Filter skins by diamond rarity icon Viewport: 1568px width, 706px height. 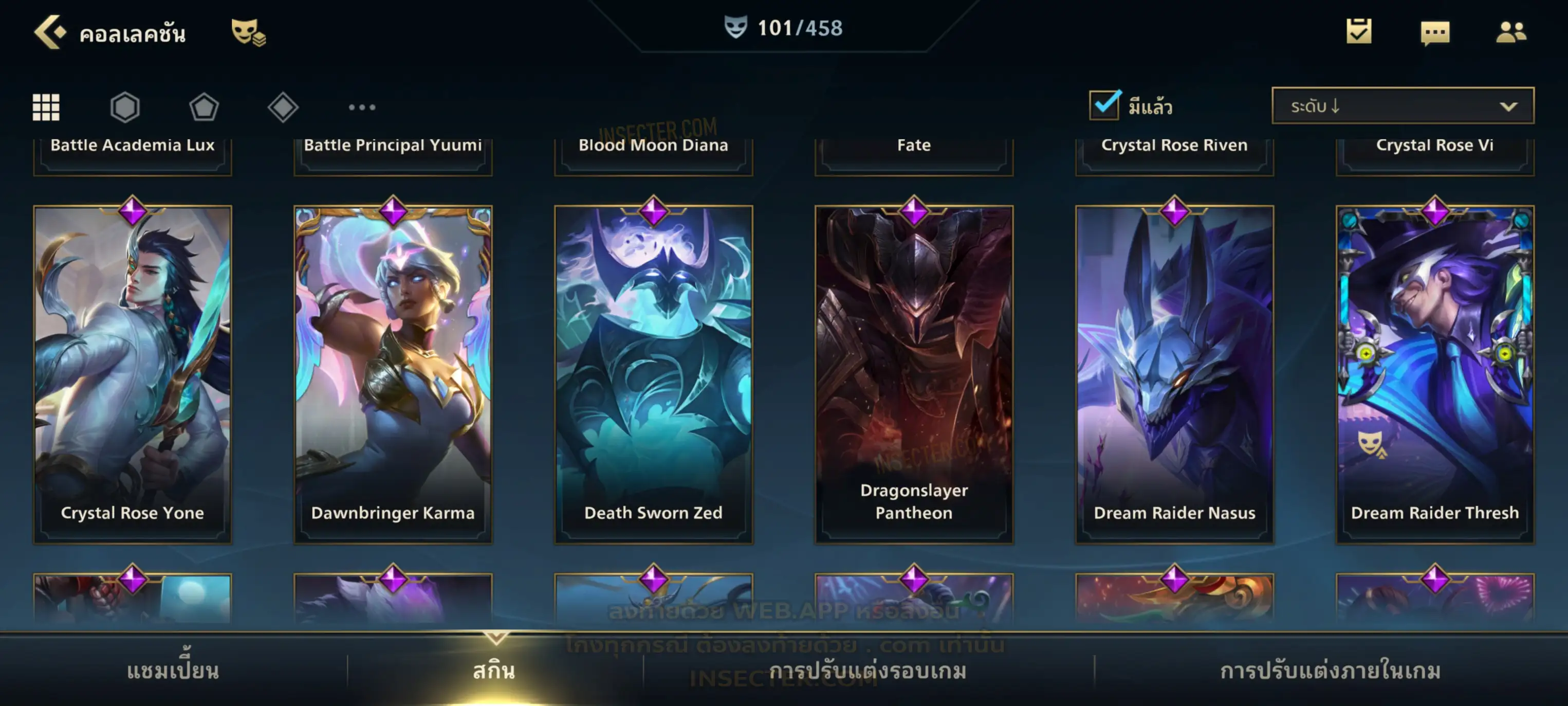[283, 107]
